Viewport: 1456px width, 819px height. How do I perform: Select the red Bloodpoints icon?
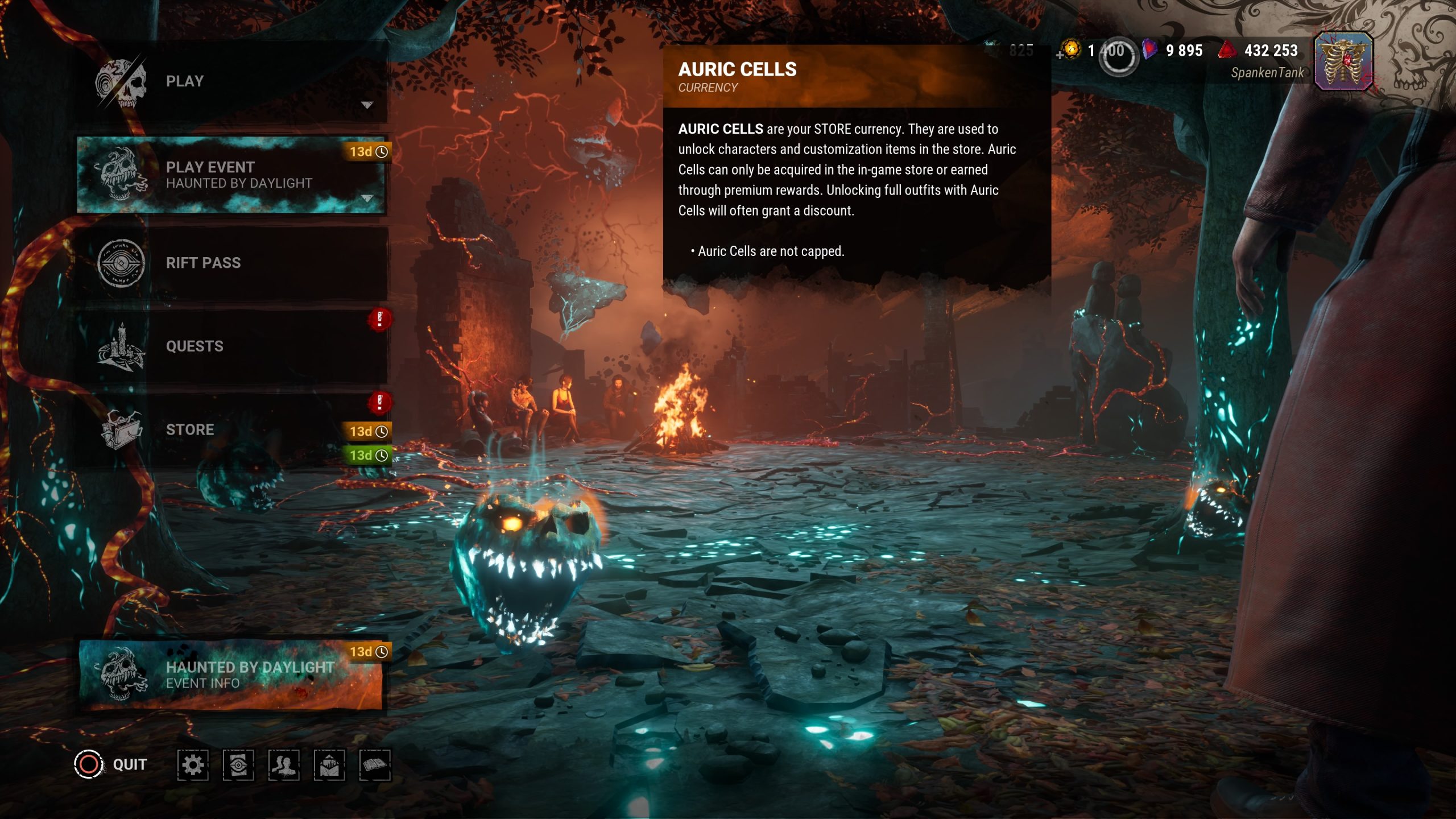1227,50
